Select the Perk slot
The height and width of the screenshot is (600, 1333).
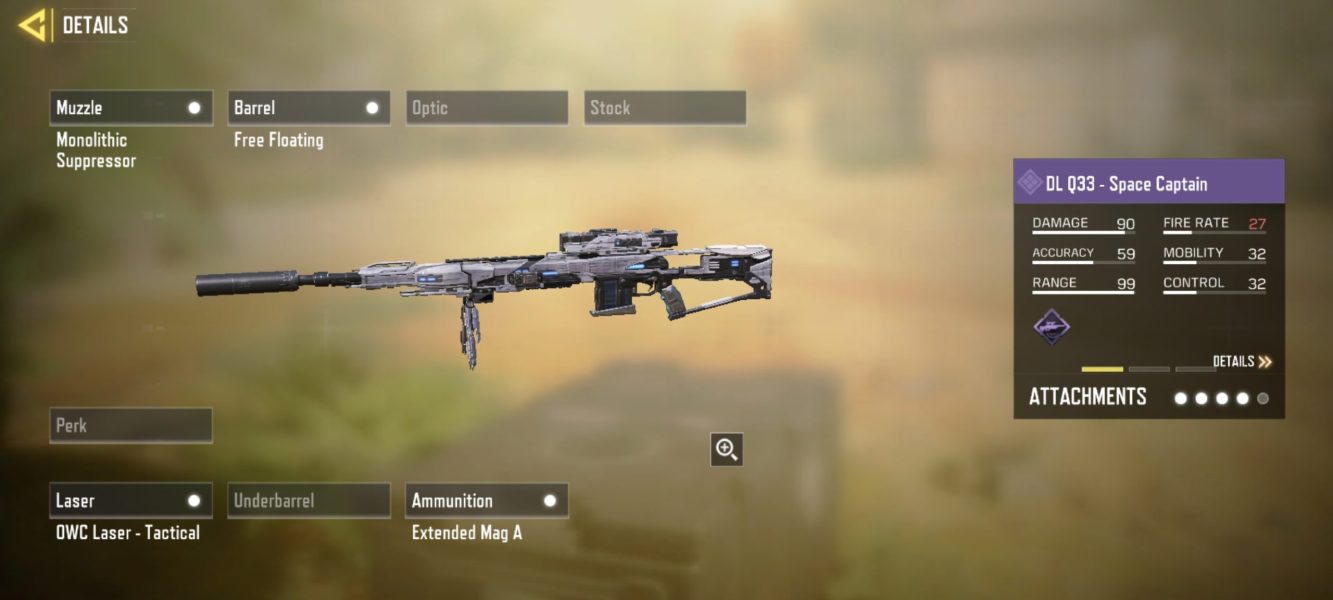131,425
